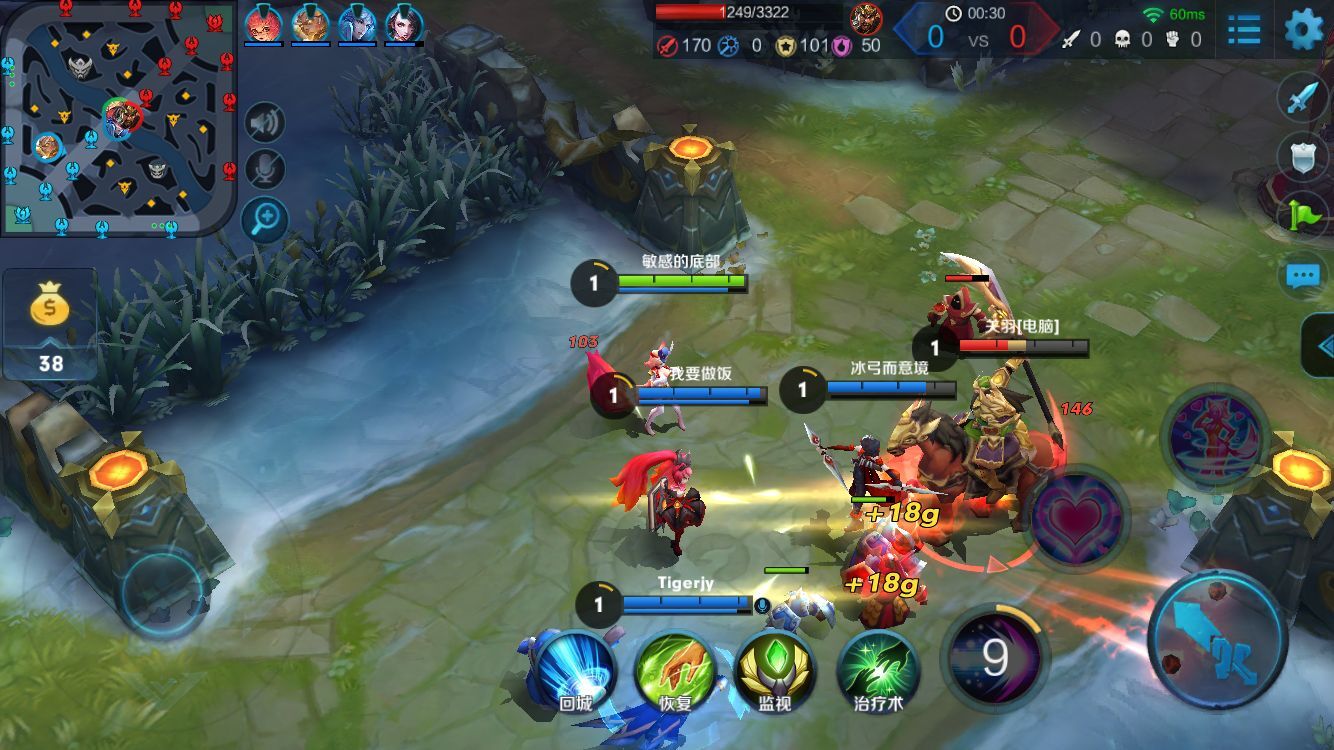
Task: Select the first teammate portrait
Action: (262, 23)
